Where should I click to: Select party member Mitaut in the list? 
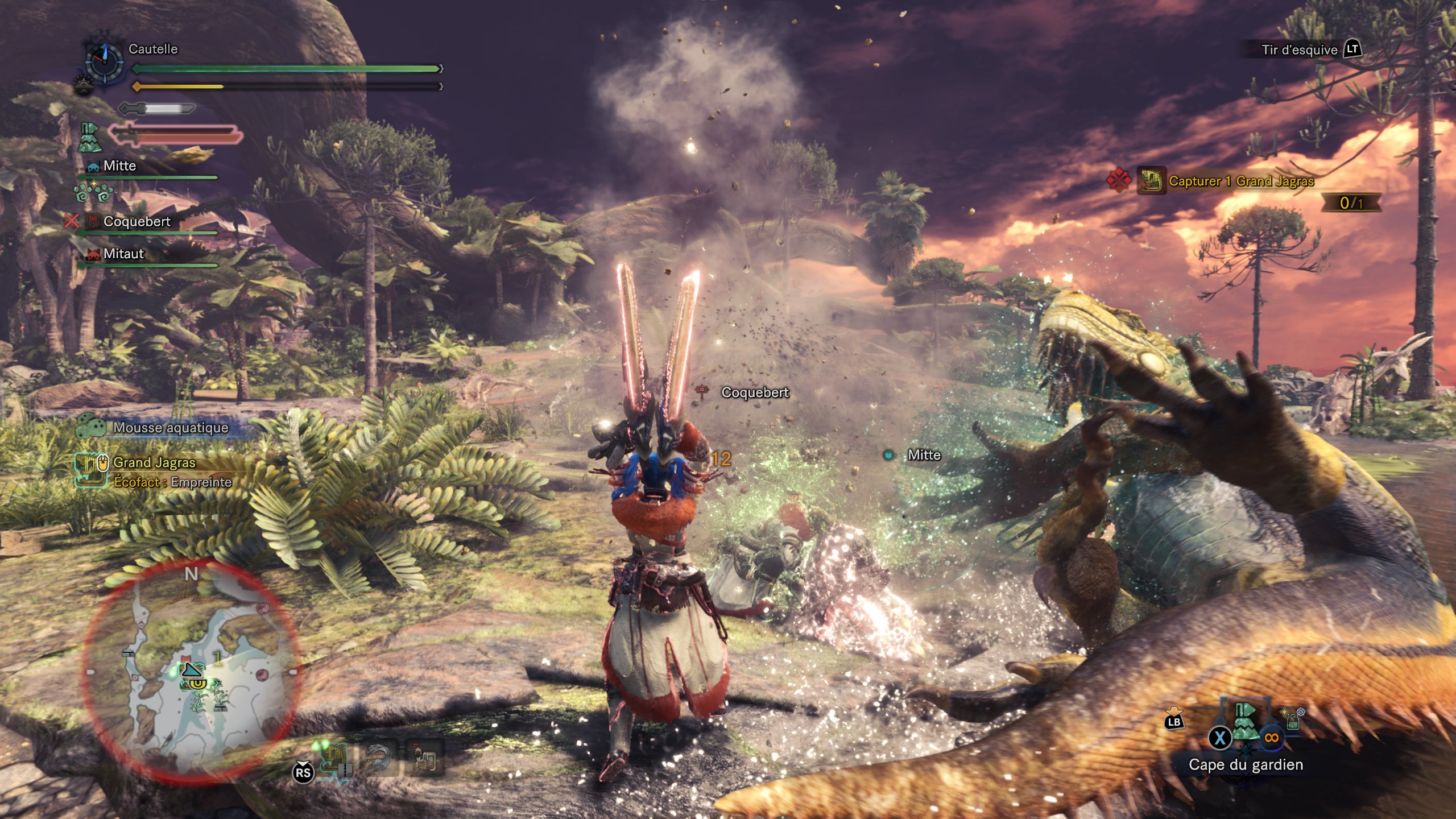123,254
